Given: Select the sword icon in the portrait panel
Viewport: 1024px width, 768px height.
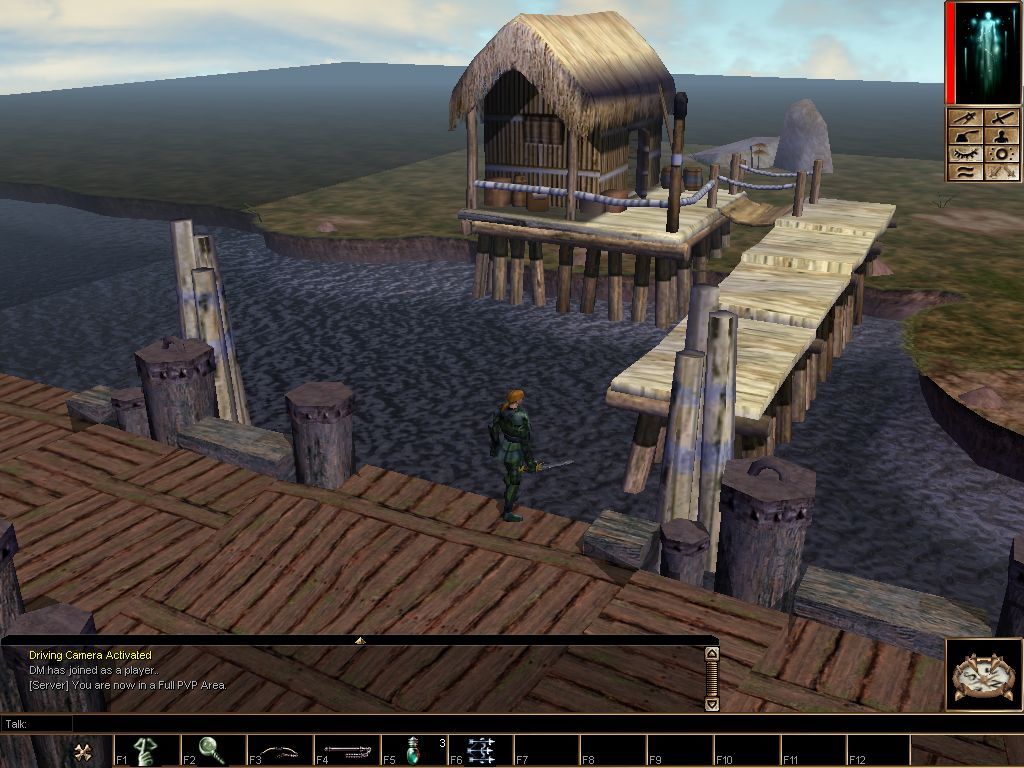Looking at the screenshot, I should (1003, 118).
